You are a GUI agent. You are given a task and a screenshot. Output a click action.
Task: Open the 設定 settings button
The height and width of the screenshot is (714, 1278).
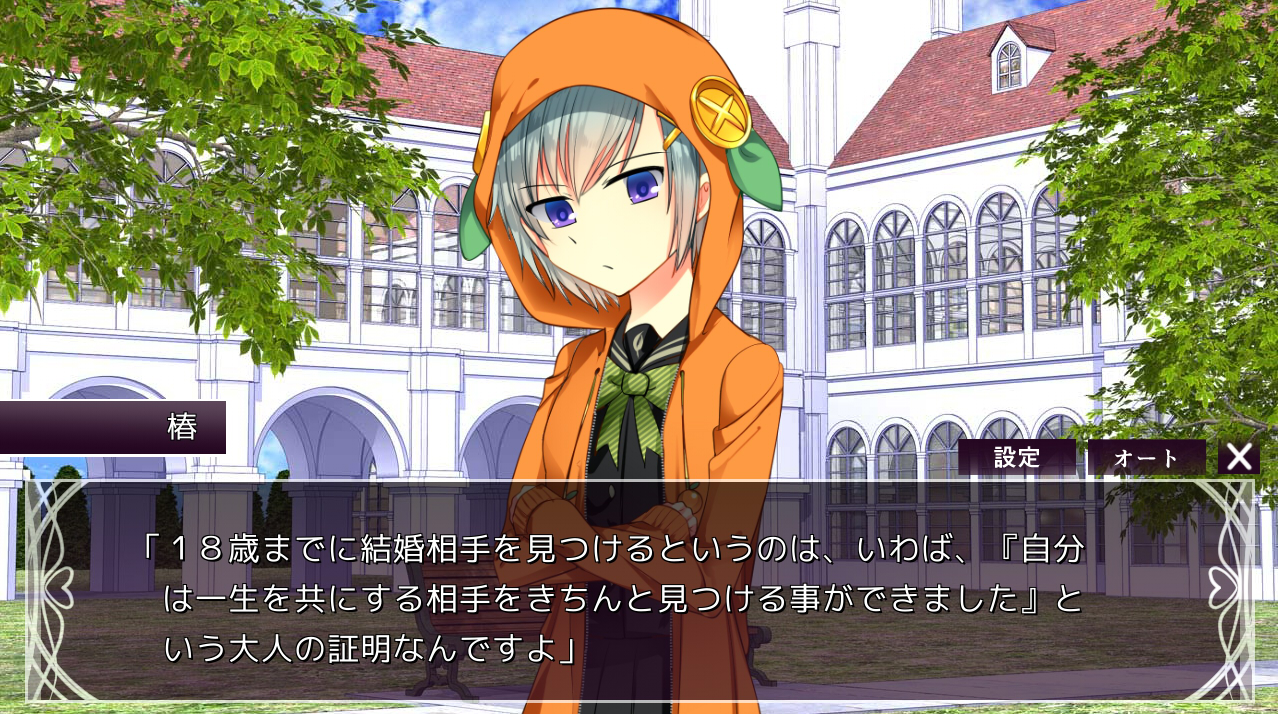point(1016,458)
